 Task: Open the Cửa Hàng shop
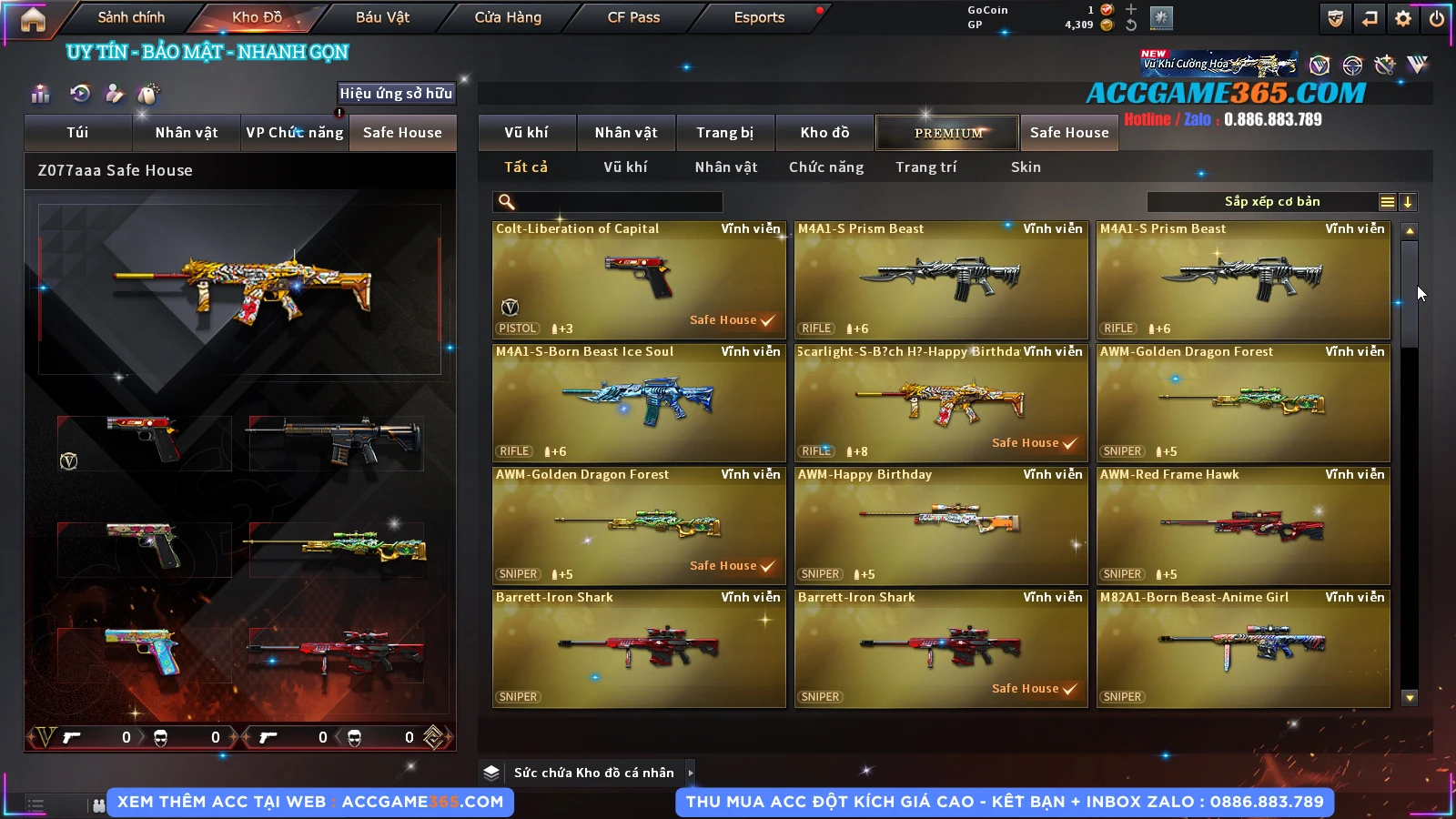point(508,17)
